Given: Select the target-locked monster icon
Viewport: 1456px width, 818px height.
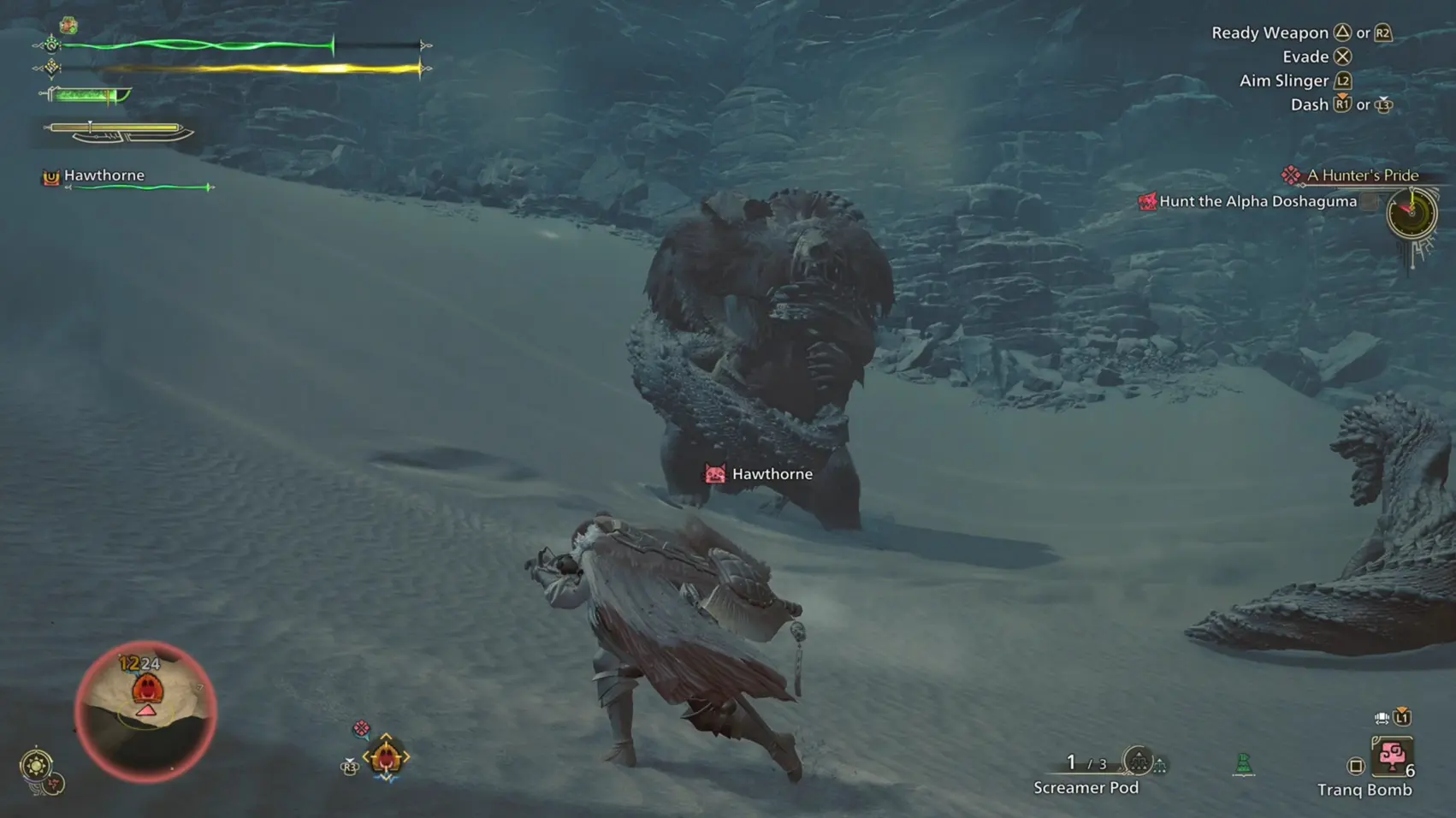Looking at the screenshot, I should coord(386,756).
